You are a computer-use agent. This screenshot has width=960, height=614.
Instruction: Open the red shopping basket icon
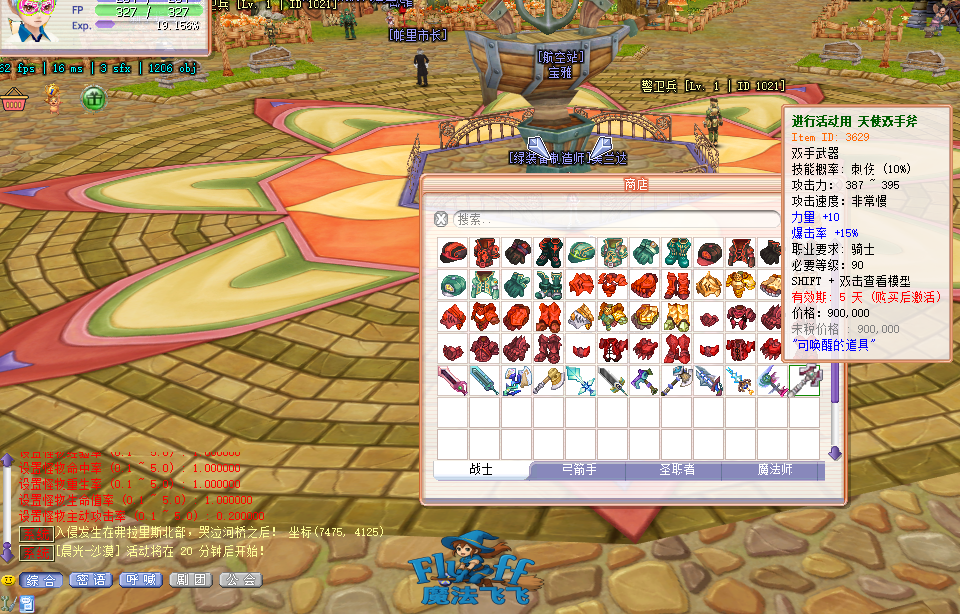13,99
